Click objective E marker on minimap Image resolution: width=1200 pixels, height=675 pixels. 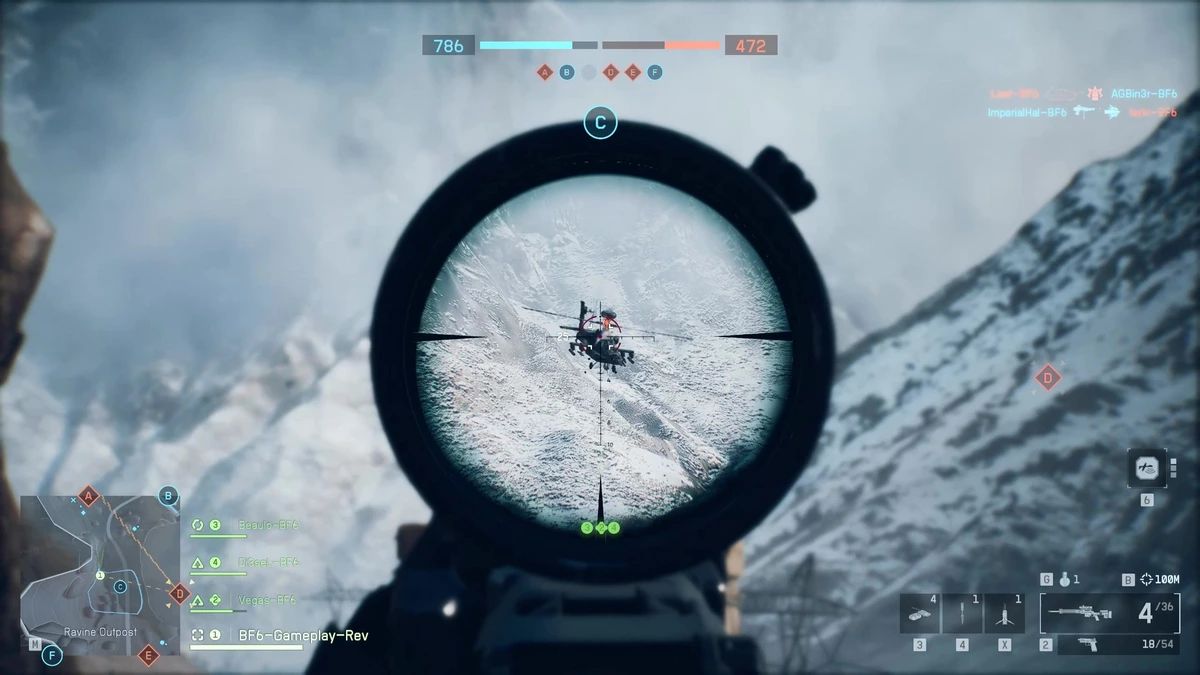click(x=148, y=656)
